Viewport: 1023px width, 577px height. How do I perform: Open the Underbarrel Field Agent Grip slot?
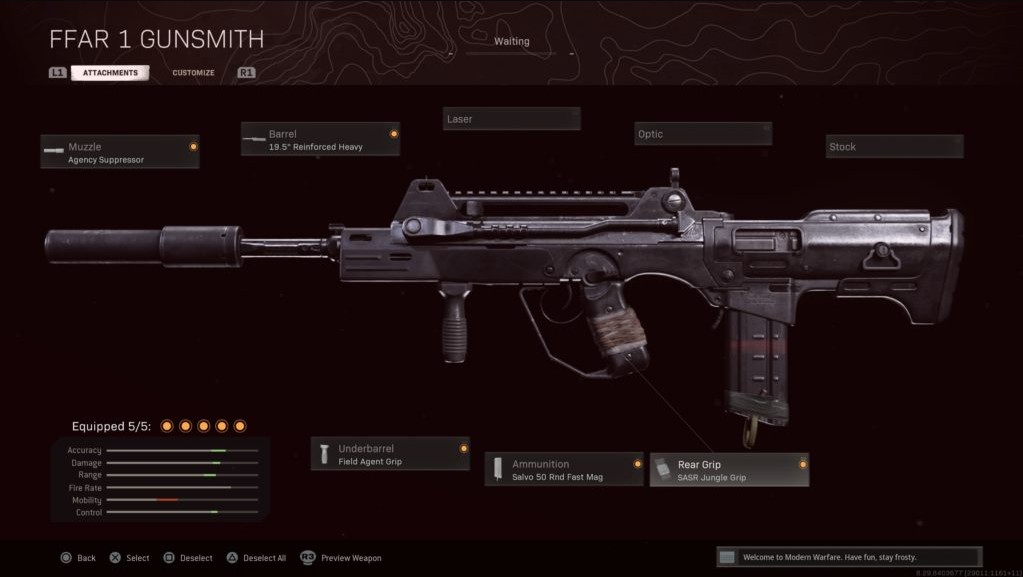click(390, 454)
